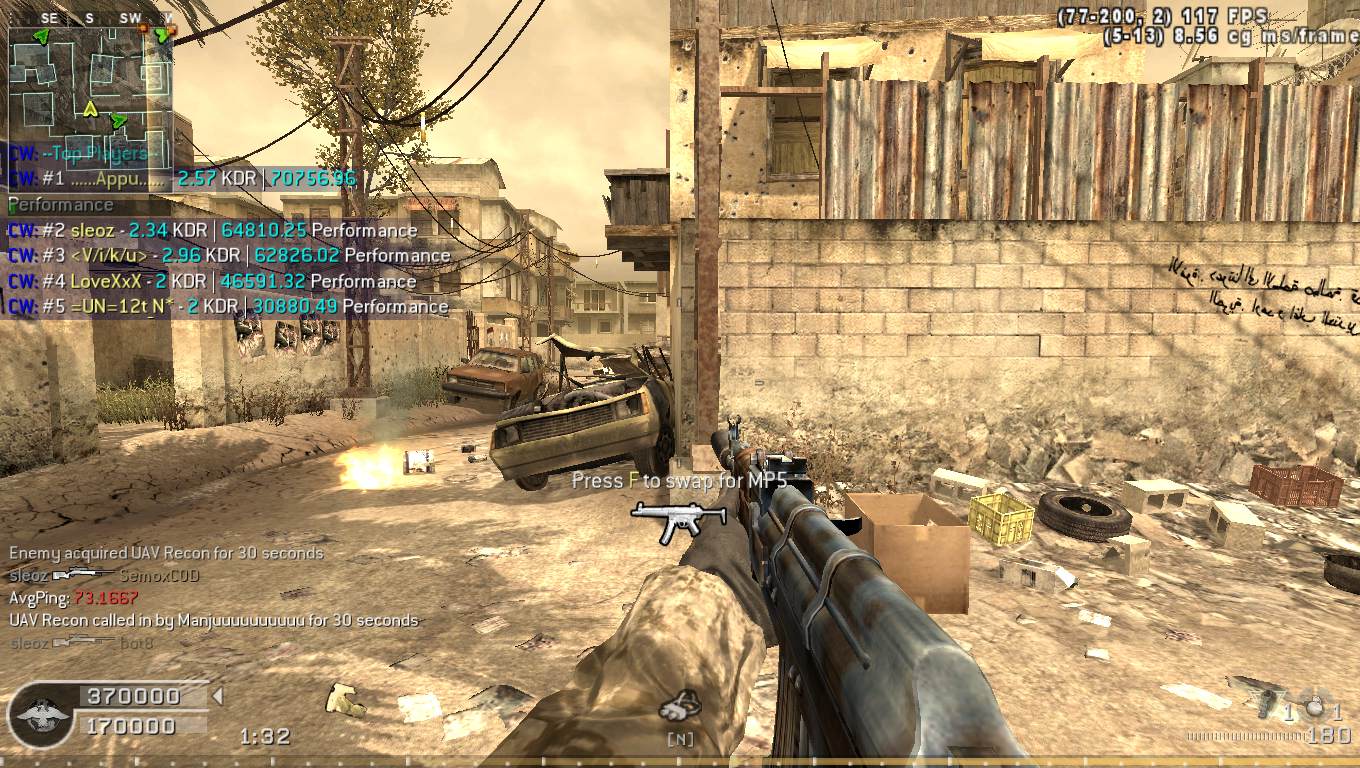1360x768 pixels.
Task: Click the sleoz–SemoxCOD kill feed entry
Action: click(x=104, y=575)
